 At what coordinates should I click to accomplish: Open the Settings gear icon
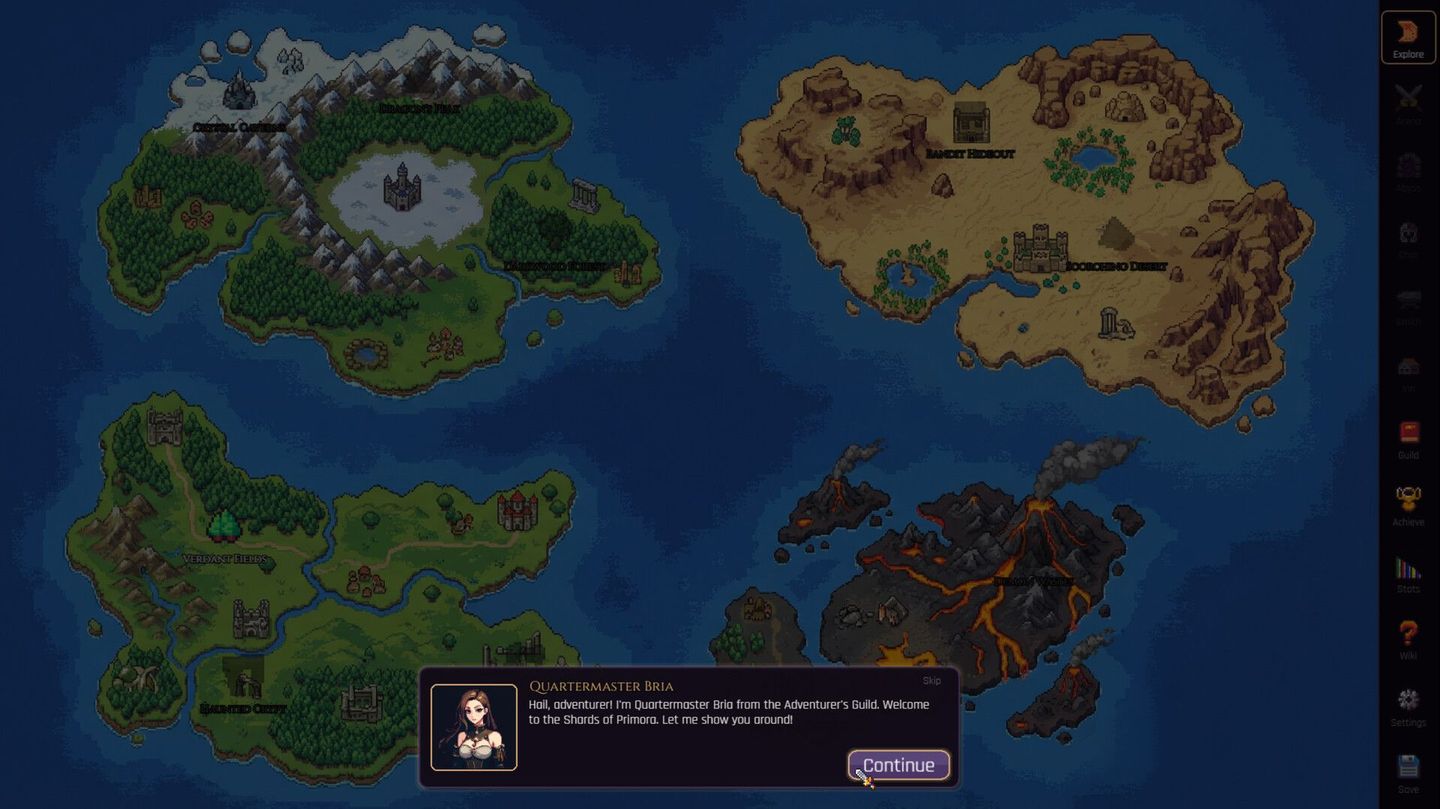(x=1408, y=707)
